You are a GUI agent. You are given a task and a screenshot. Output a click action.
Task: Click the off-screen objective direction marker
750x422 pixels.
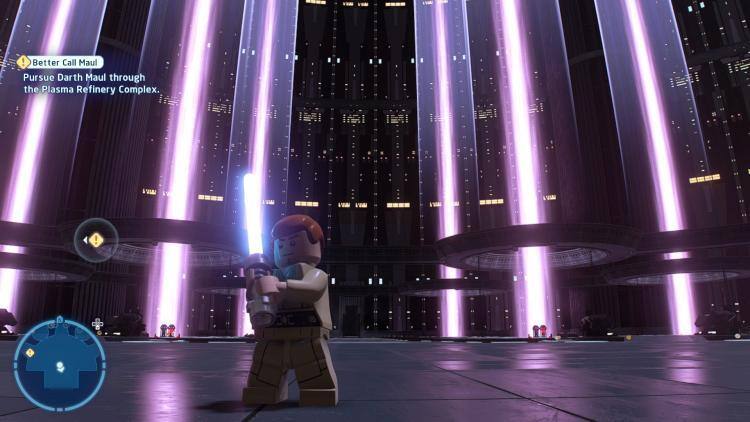96,240
